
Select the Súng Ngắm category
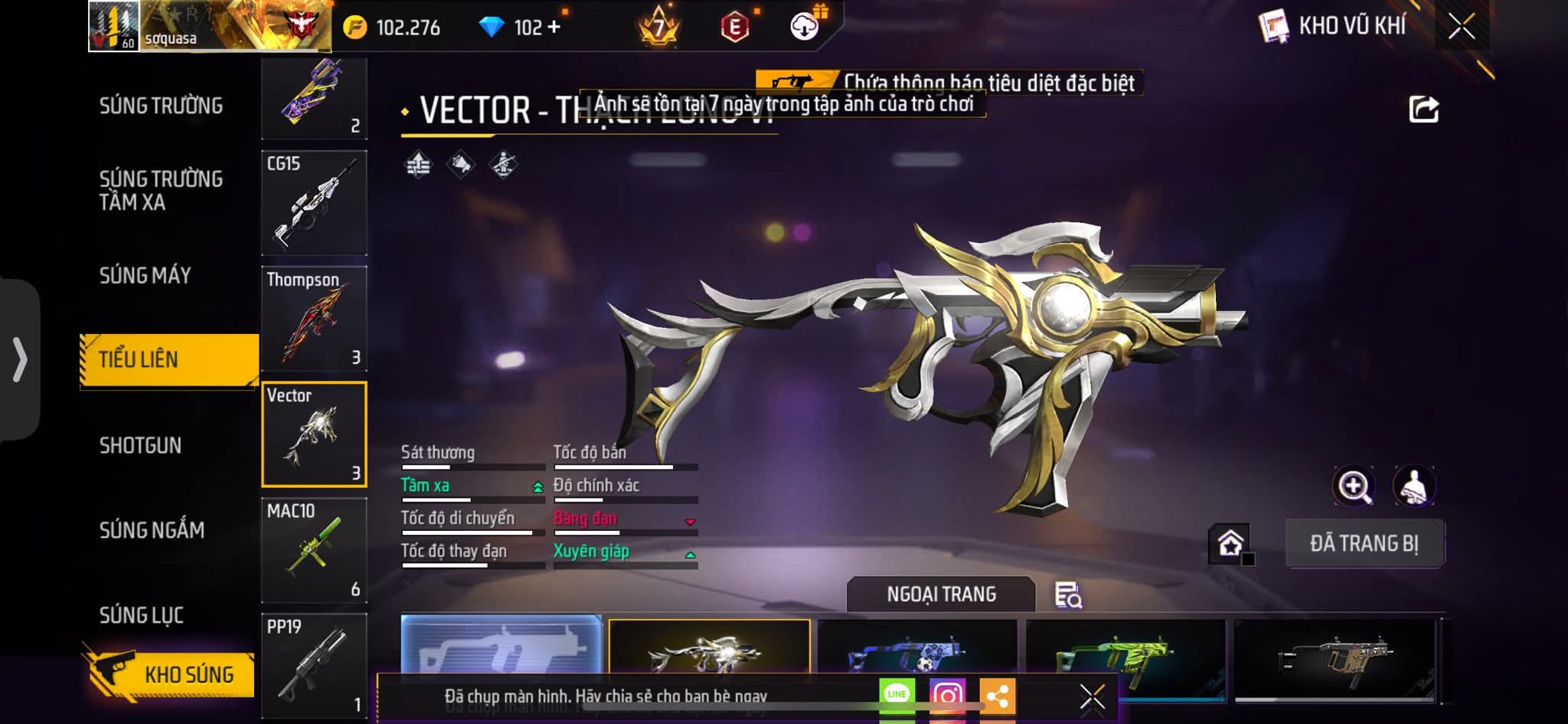coord(152,529)
